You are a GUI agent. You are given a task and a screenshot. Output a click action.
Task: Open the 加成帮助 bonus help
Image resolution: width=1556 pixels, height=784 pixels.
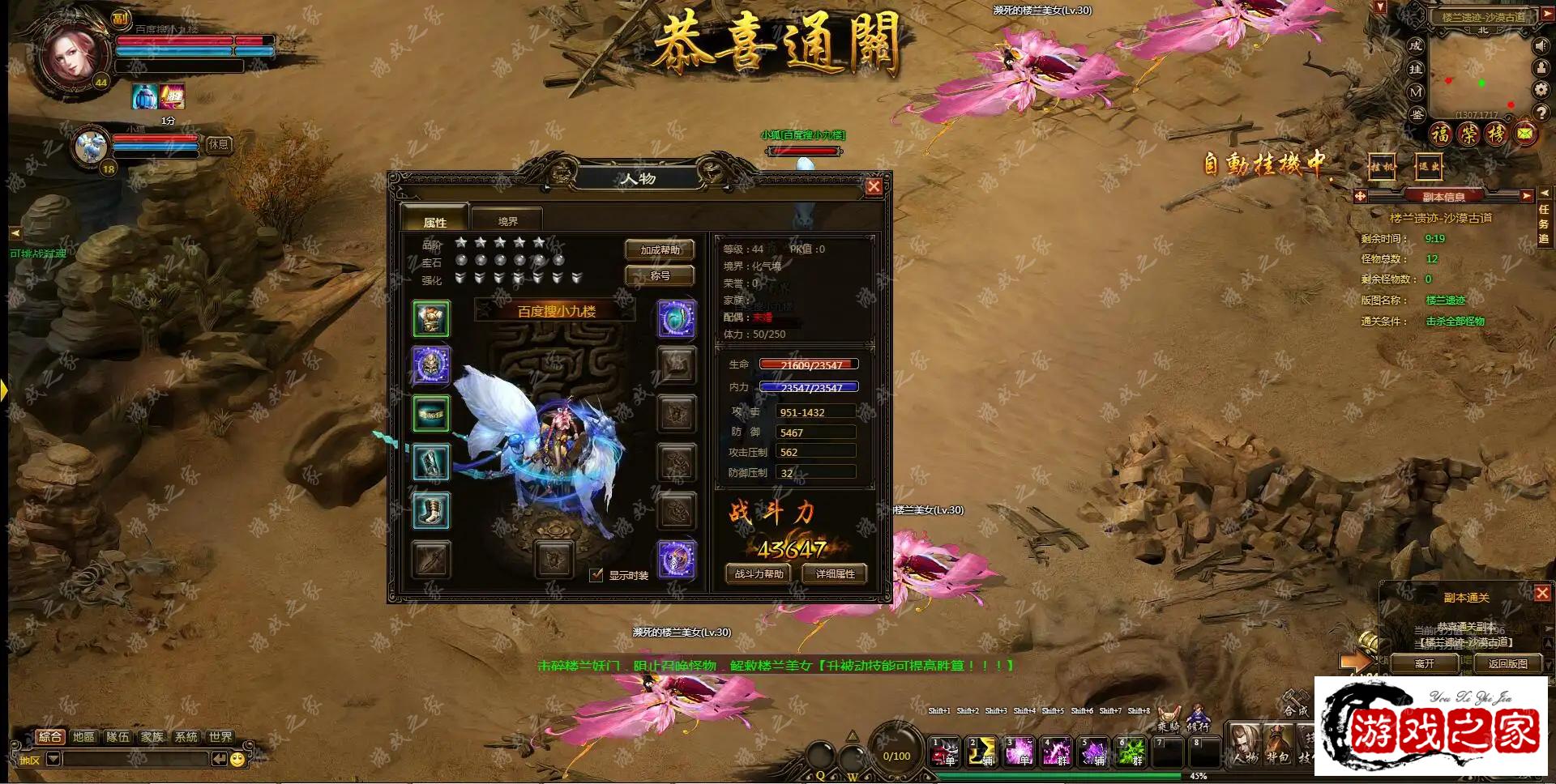(x=660, y=250)
